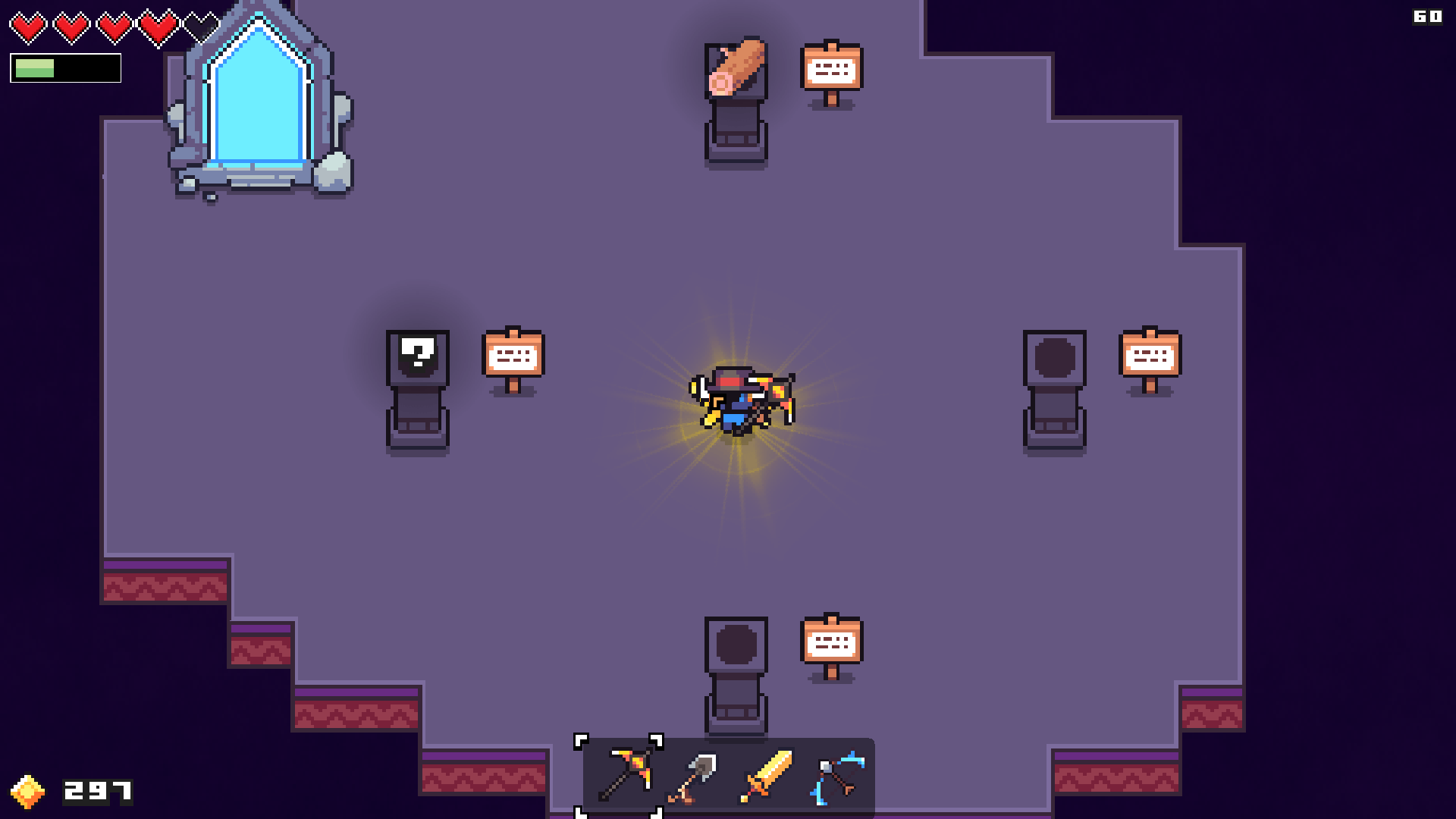This screenshot has width=1456, height=819.
Task: Read the sign next to the question mark pedestal
Action: 514,354
